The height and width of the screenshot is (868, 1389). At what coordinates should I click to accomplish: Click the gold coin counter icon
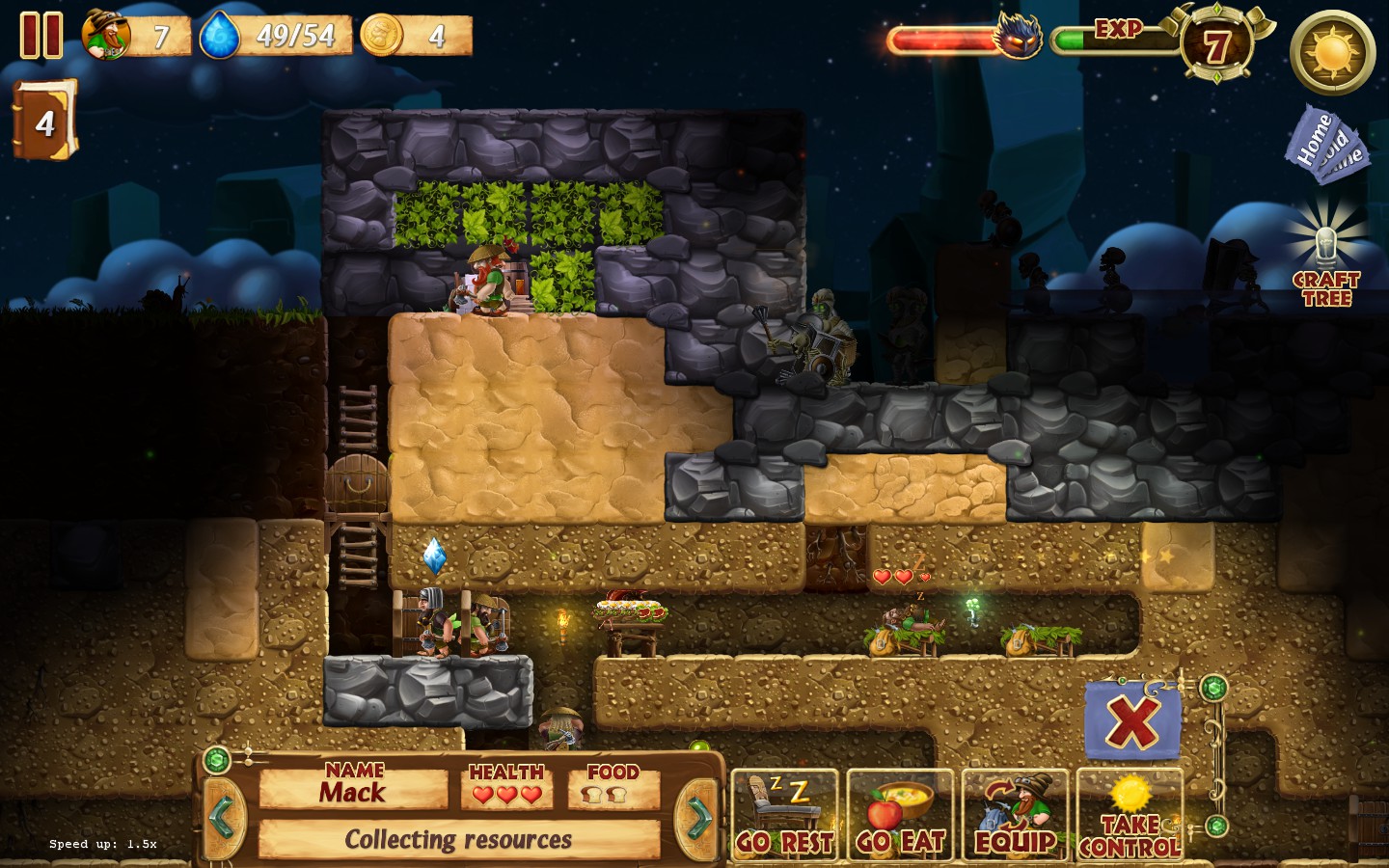[x=382, y=36]
